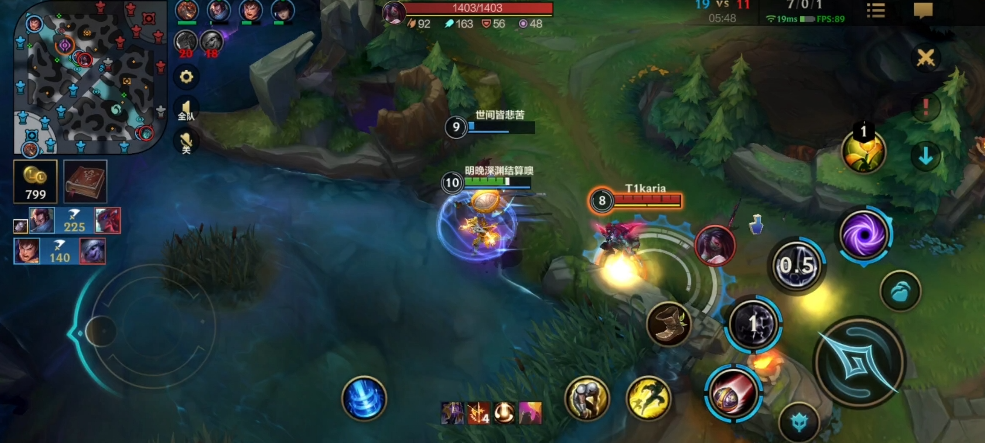Image resolution: width=985 pixels, height=443 pixels.
Task: Cast the yellow Flash summoner spell
Action: 648,398
